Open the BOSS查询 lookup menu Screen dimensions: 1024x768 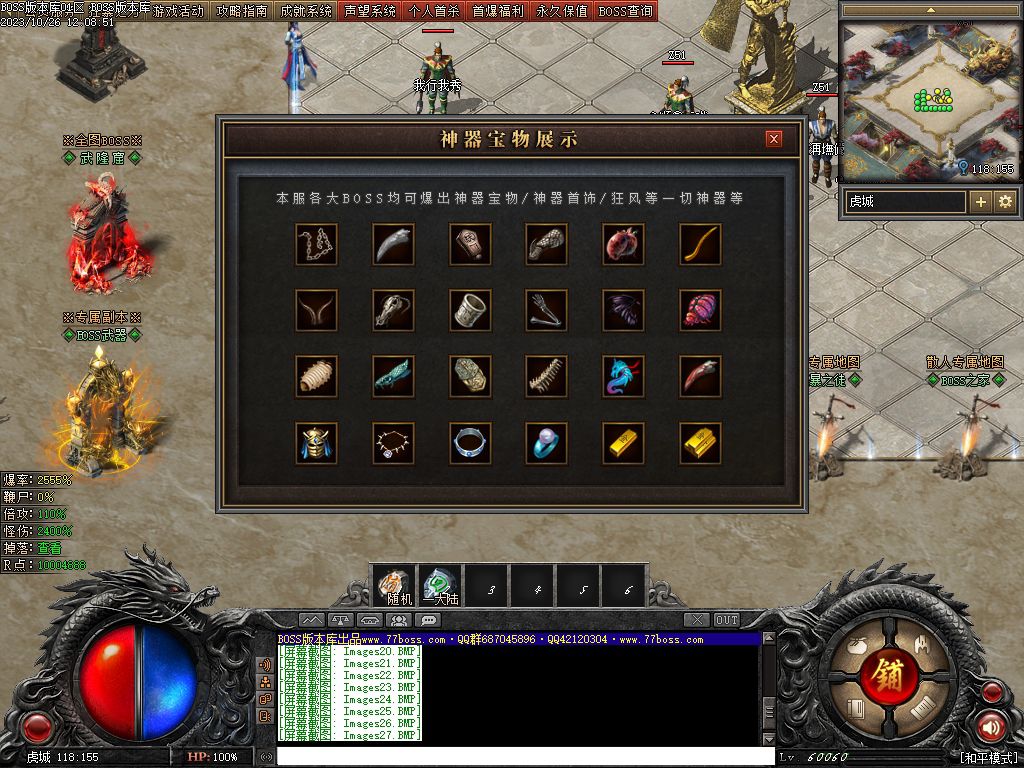(x=626, y=12)
